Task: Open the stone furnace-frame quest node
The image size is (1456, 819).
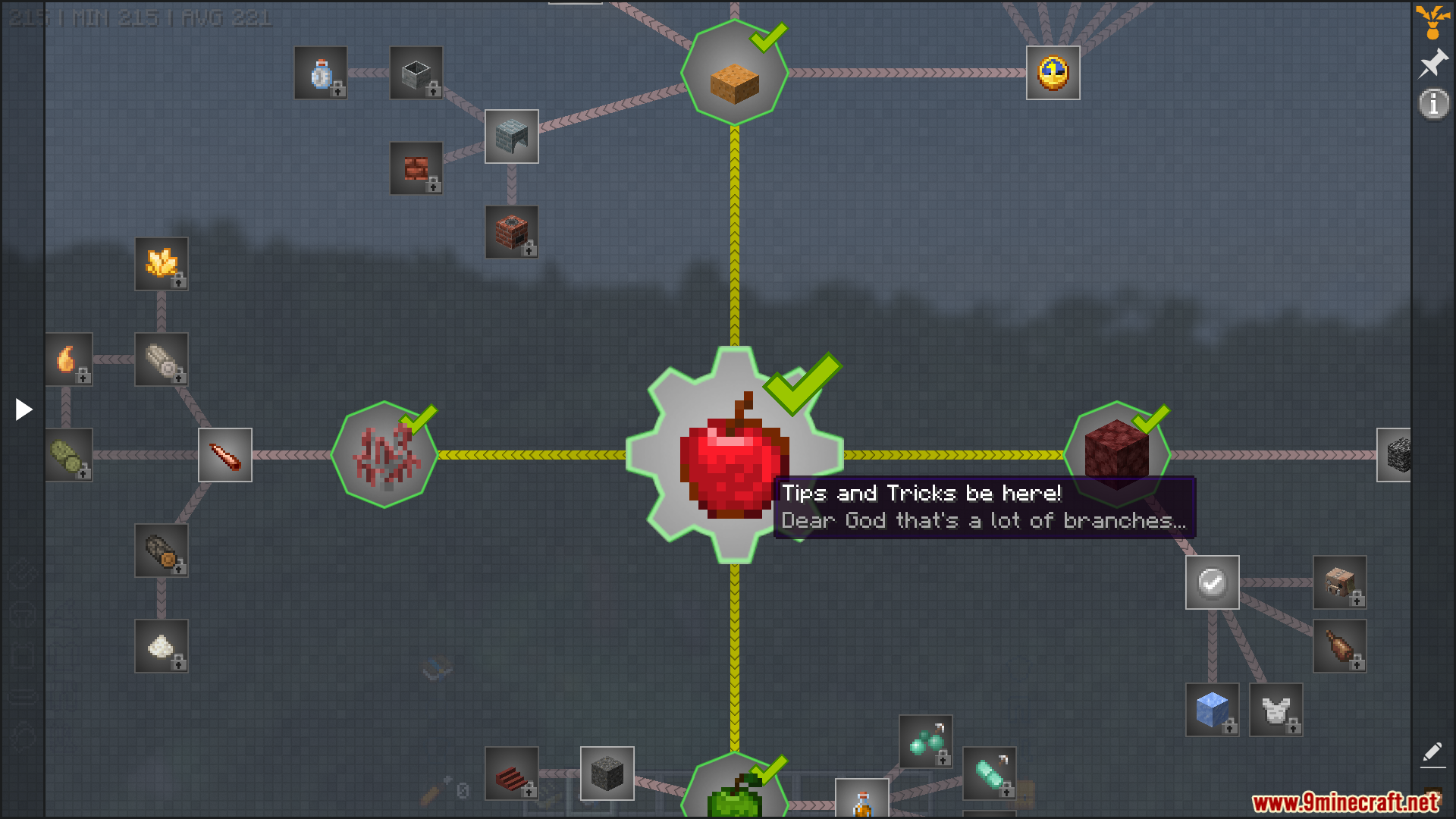Action: [512, 136]
